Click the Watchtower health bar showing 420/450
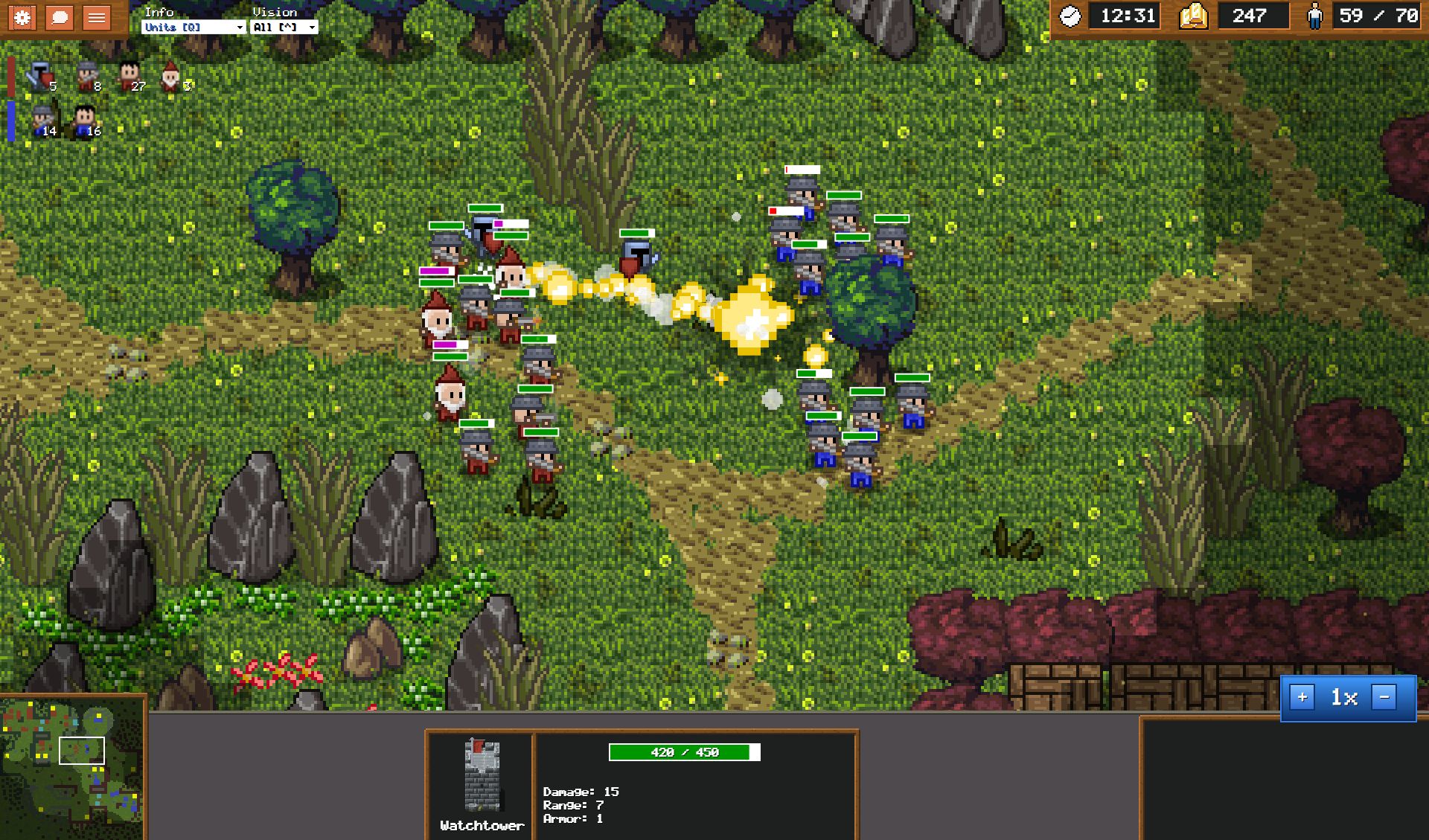1429x840 pixels. 683,752
